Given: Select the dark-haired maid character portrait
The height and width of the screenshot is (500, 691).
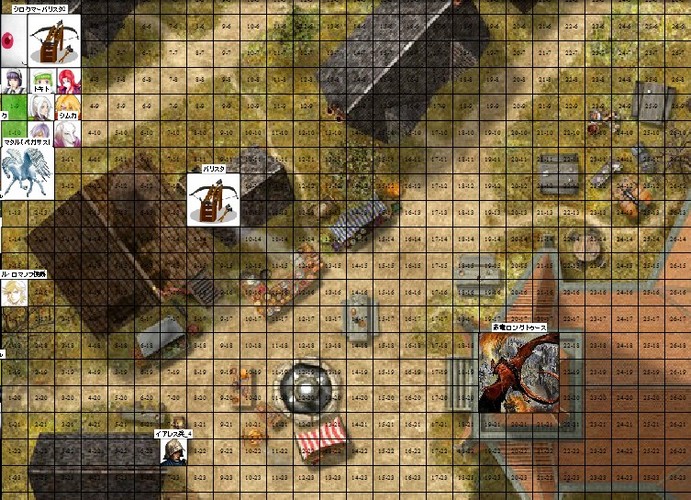Looking at the screenshot, I should (13, 81).
